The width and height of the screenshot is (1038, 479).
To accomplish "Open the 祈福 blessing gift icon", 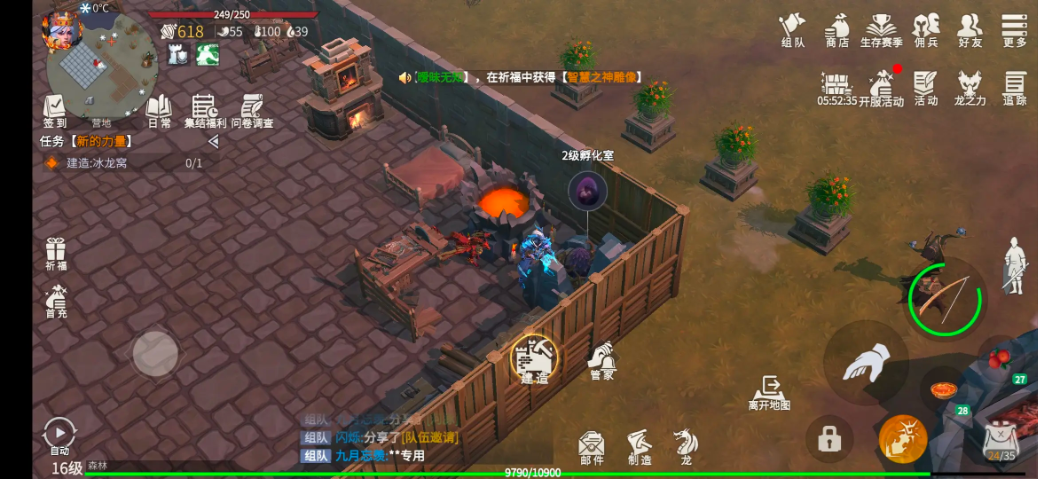I will pyautogui.click(x=55, y=254).
